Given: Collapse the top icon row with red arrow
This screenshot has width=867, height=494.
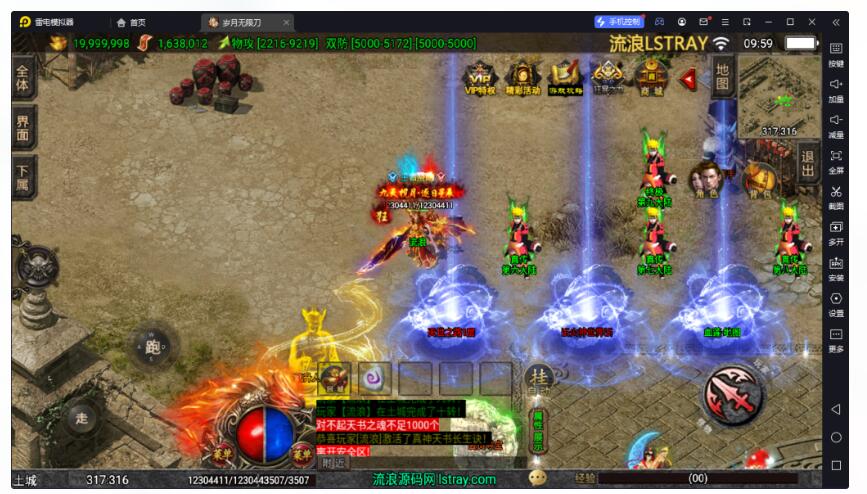Looking at the screenshot, I should click(688, 77).
